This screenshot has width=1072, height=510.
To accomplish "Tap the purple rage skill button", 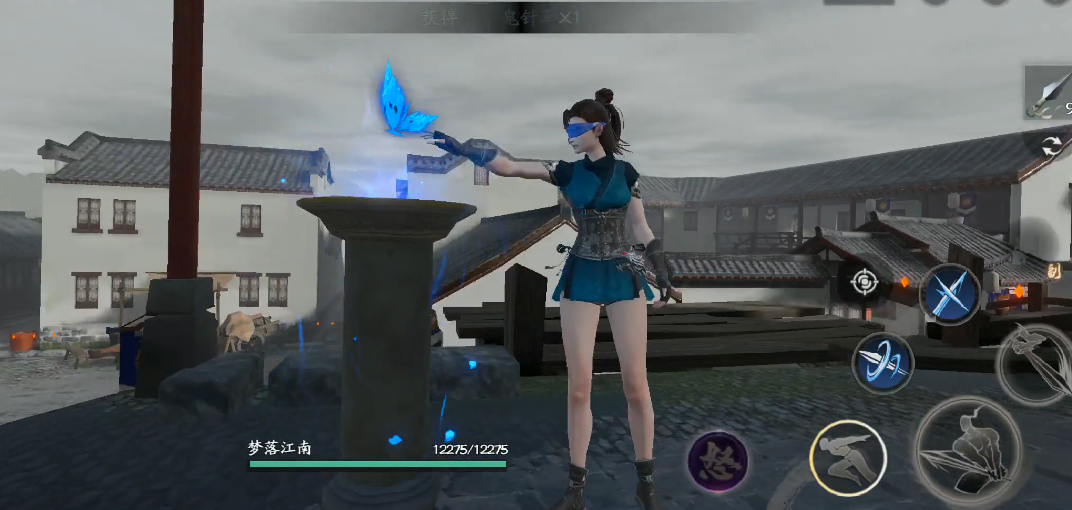I will click(x=718, y=461).
